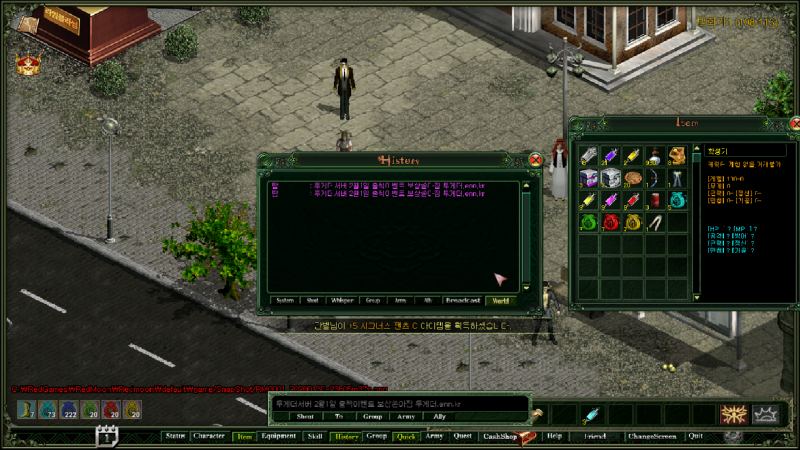Open the Character menu
The height and width of the screenshot is (450, 800).
(209, 436)
